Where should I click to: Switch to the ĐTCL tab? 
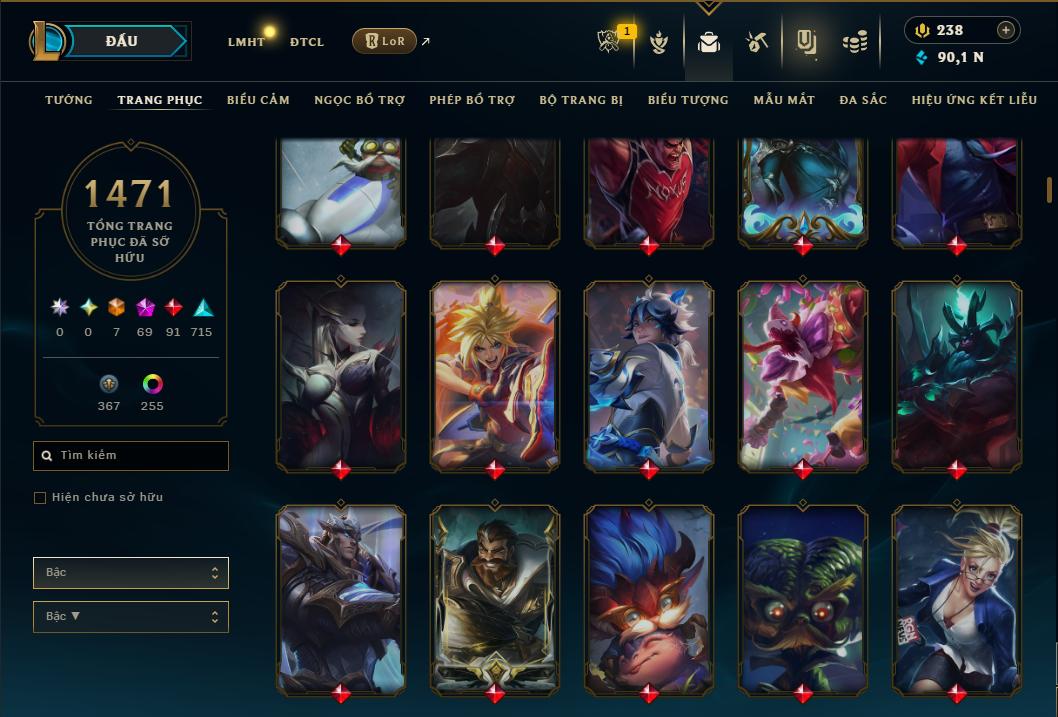(x=306, y=42)
